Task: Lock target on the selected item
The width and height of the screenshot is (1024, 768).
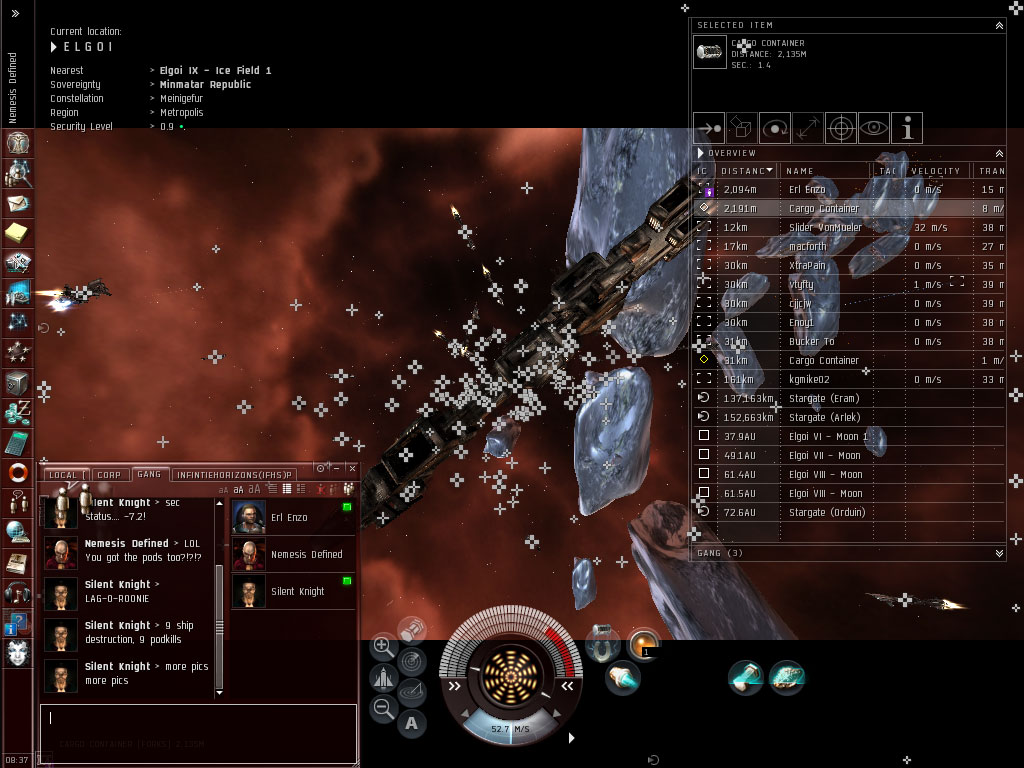Action: pos(841,128)
